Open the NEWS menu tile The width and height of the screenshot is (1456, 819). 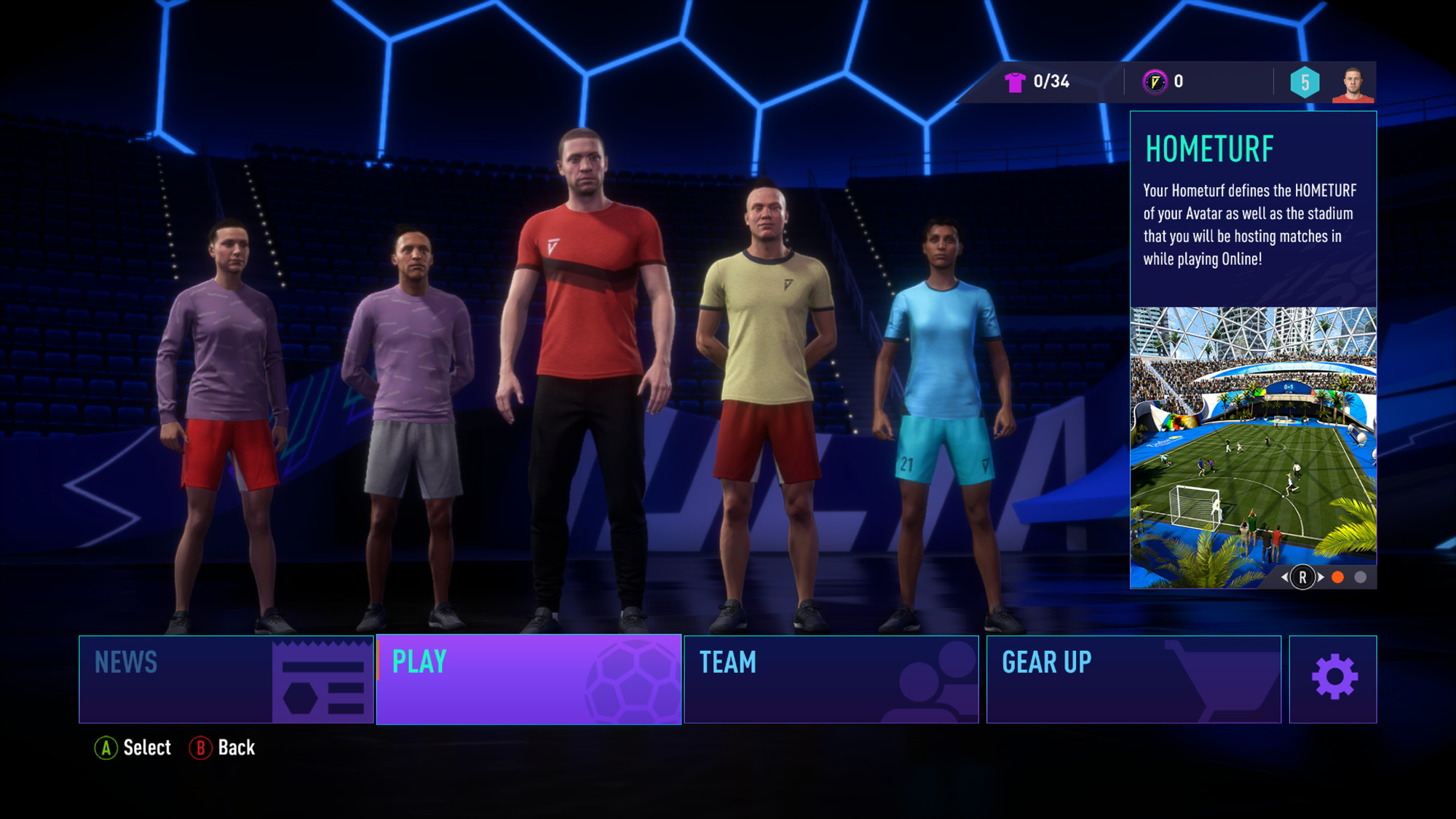[226, 679]
